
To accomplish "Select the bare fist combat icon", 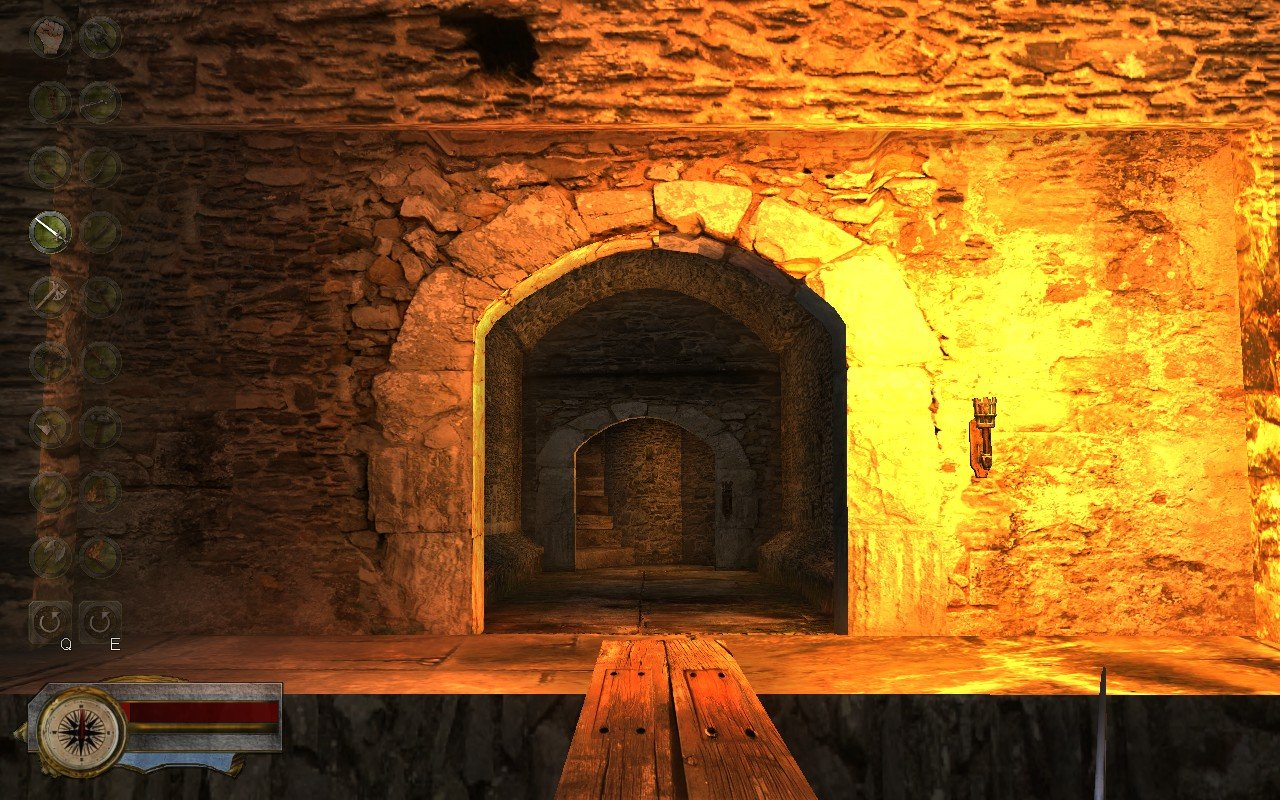I will (48, 36).
